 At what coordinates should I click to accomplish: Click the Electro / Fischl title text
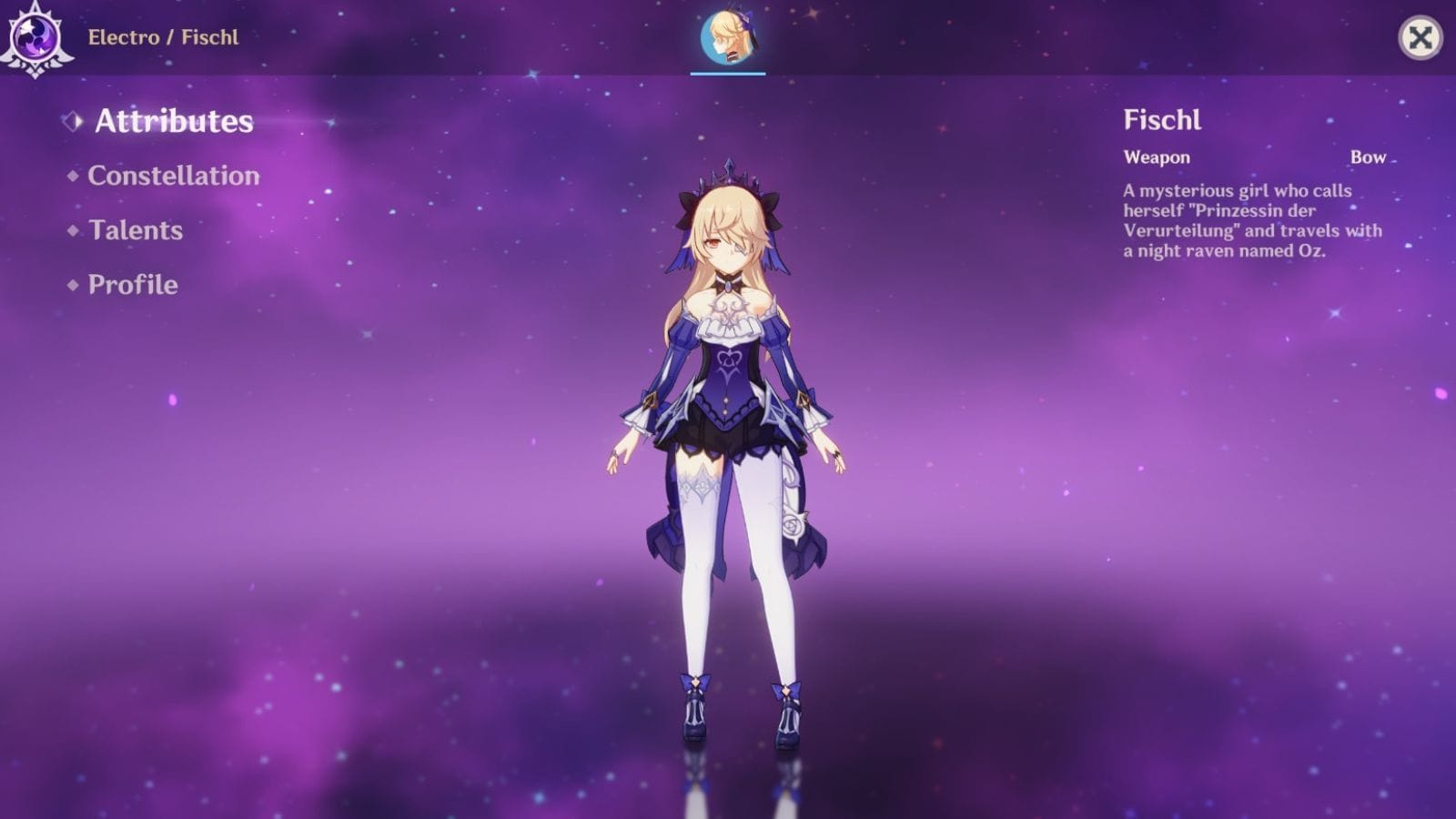(x=162, y=38)
